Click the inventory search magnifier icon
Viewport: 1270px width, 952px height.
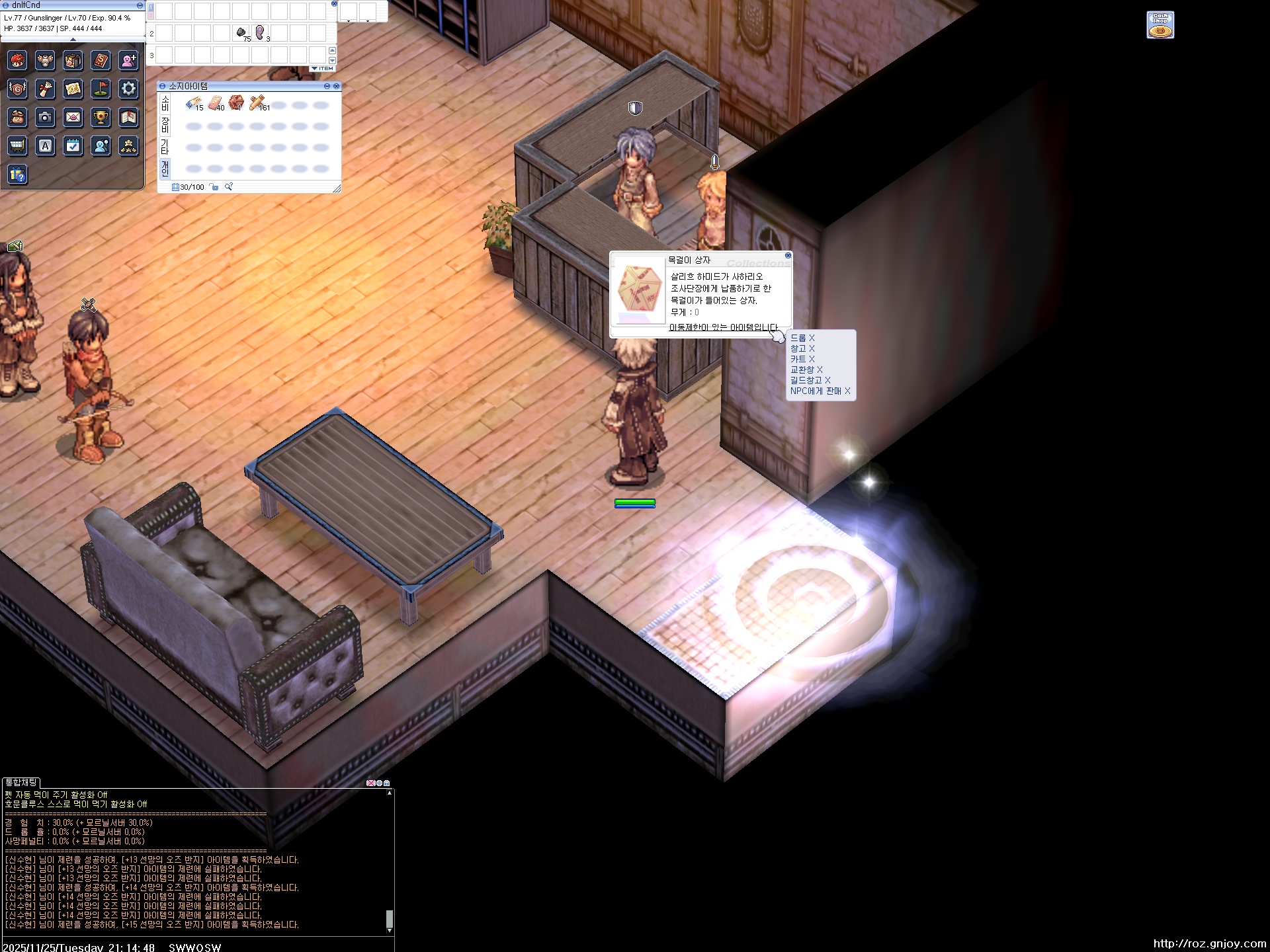click(229, 187)
